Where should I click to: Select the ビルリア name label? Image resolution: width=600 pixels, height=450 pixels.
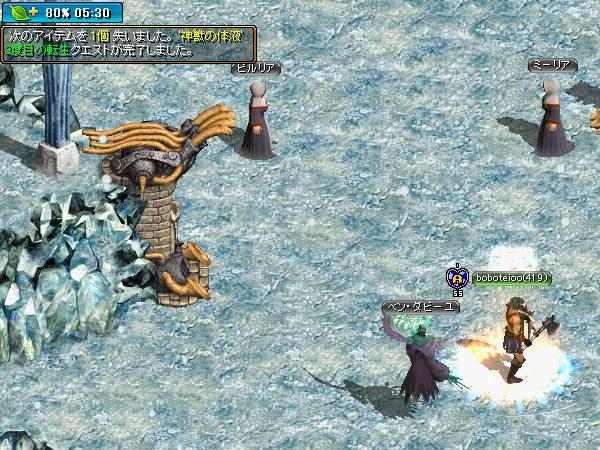(255, 68)
